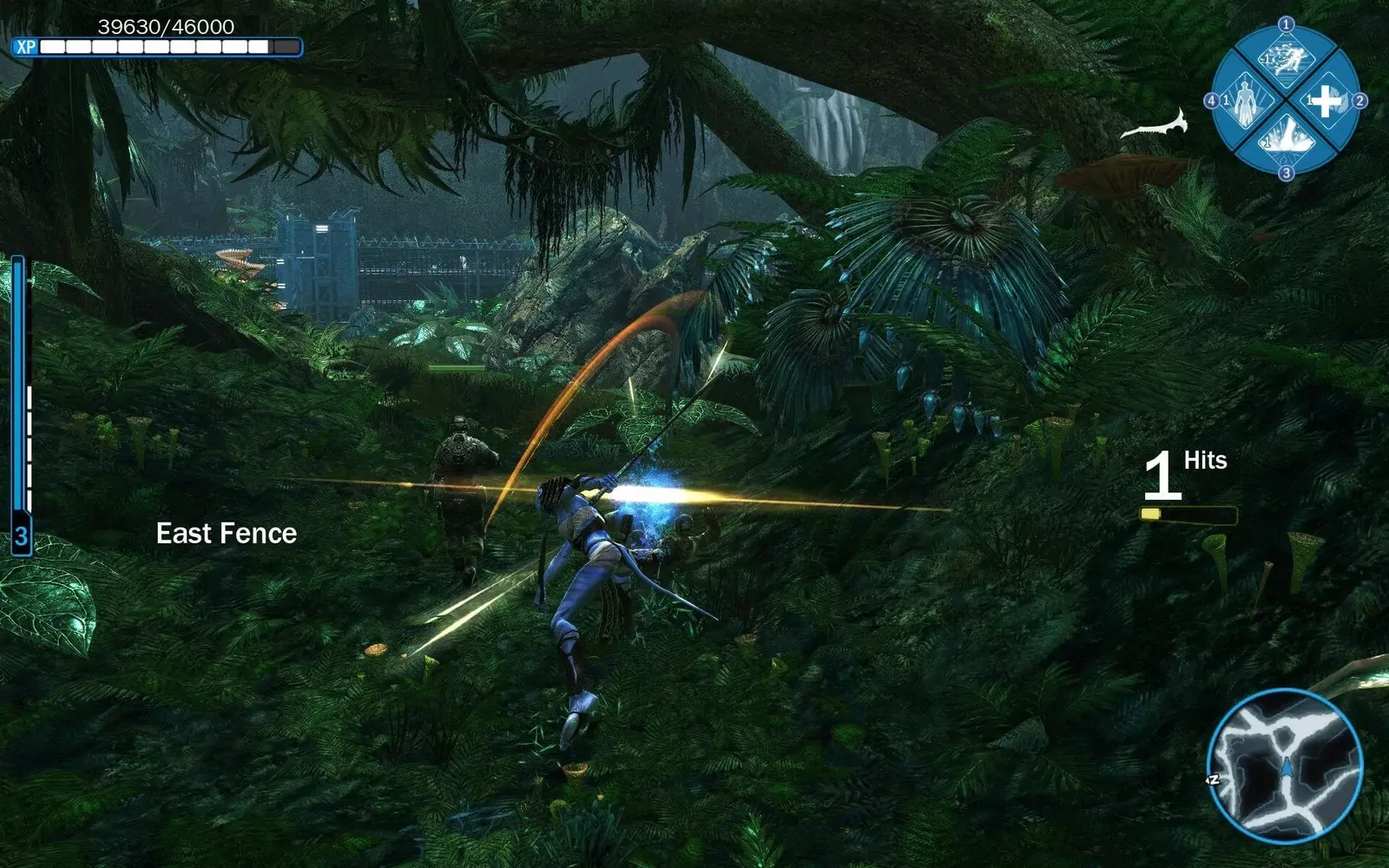Screen dimensions: 1389x868
Task: Use the healing cross skill
Action: pyautogui.click(x=1325, y=101)
